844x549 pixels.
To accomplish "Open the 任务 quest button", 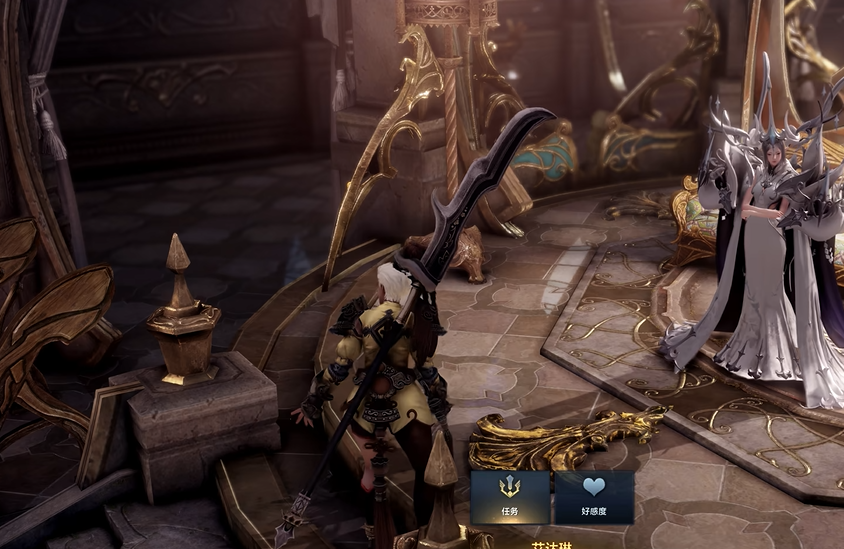I will tap(510, 497).
